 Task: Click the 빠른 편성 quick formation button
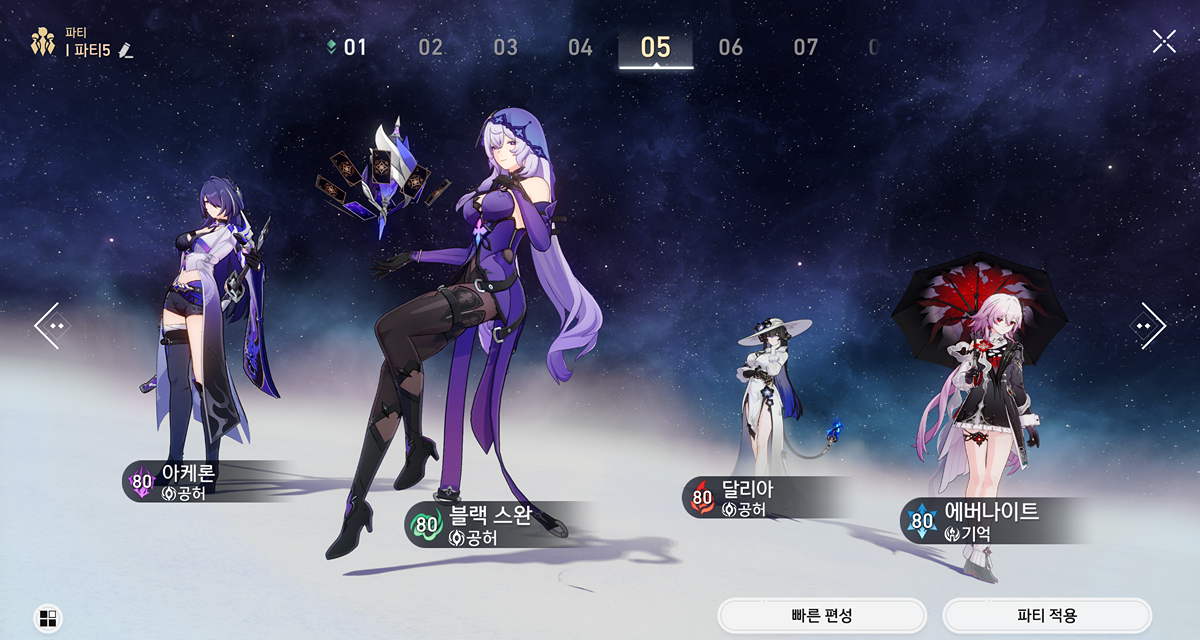tap(822, 616)
